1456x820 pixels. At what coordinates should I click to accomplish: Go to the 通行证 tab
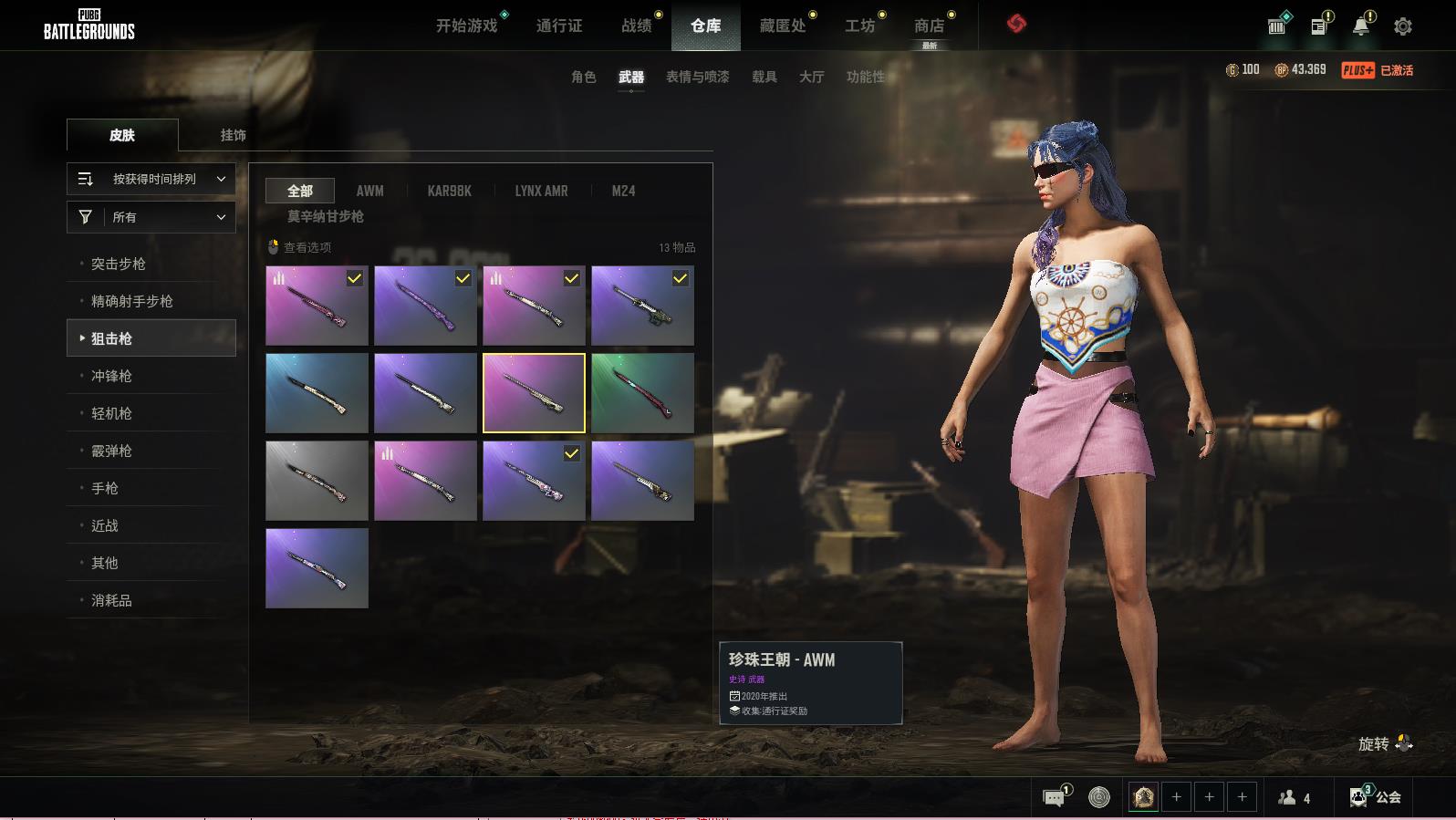click(x=559, y=26)
